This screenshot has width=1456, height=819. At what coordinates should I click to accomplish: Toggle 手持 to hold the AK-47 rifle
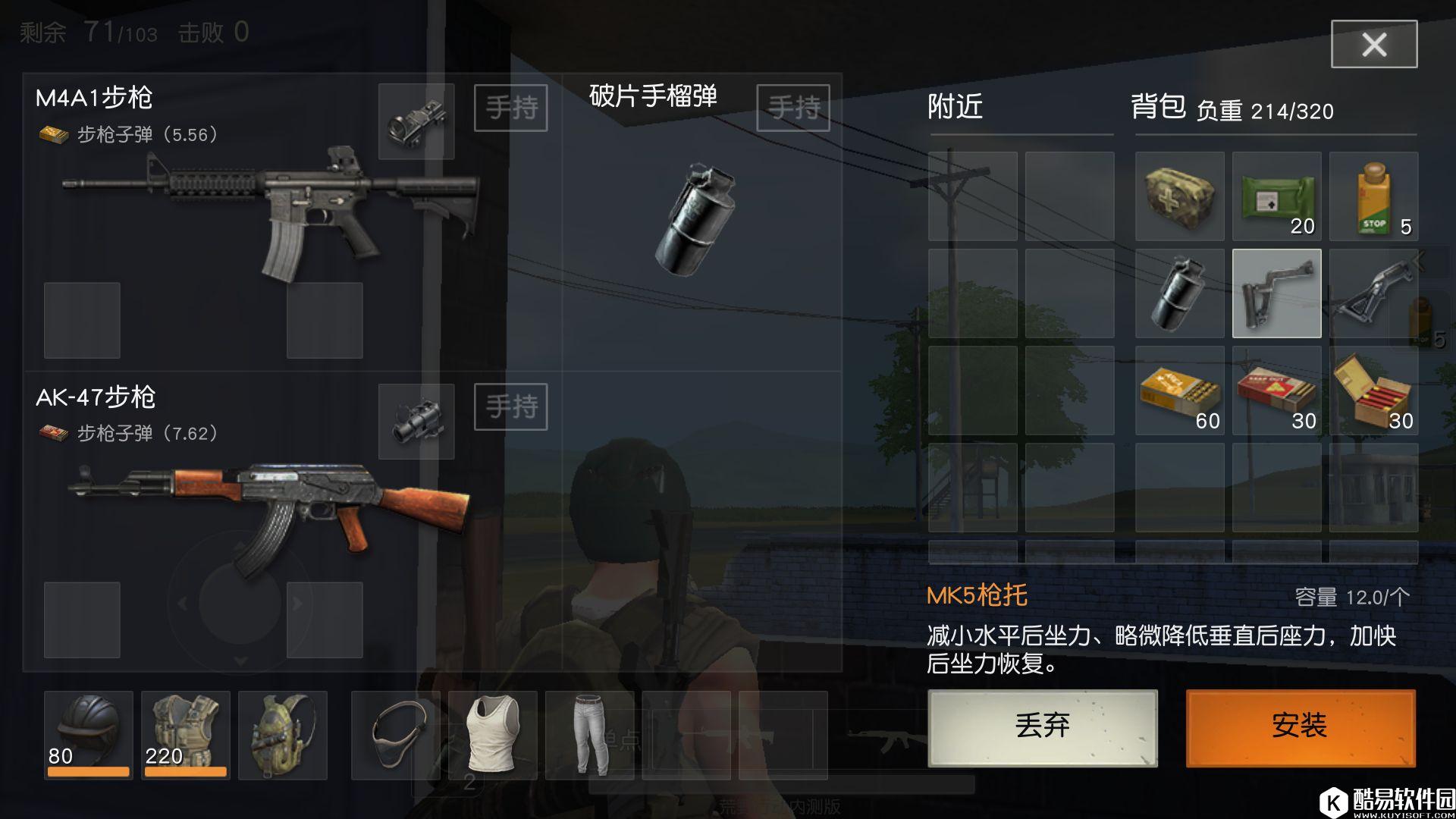[x=510, y=407]
